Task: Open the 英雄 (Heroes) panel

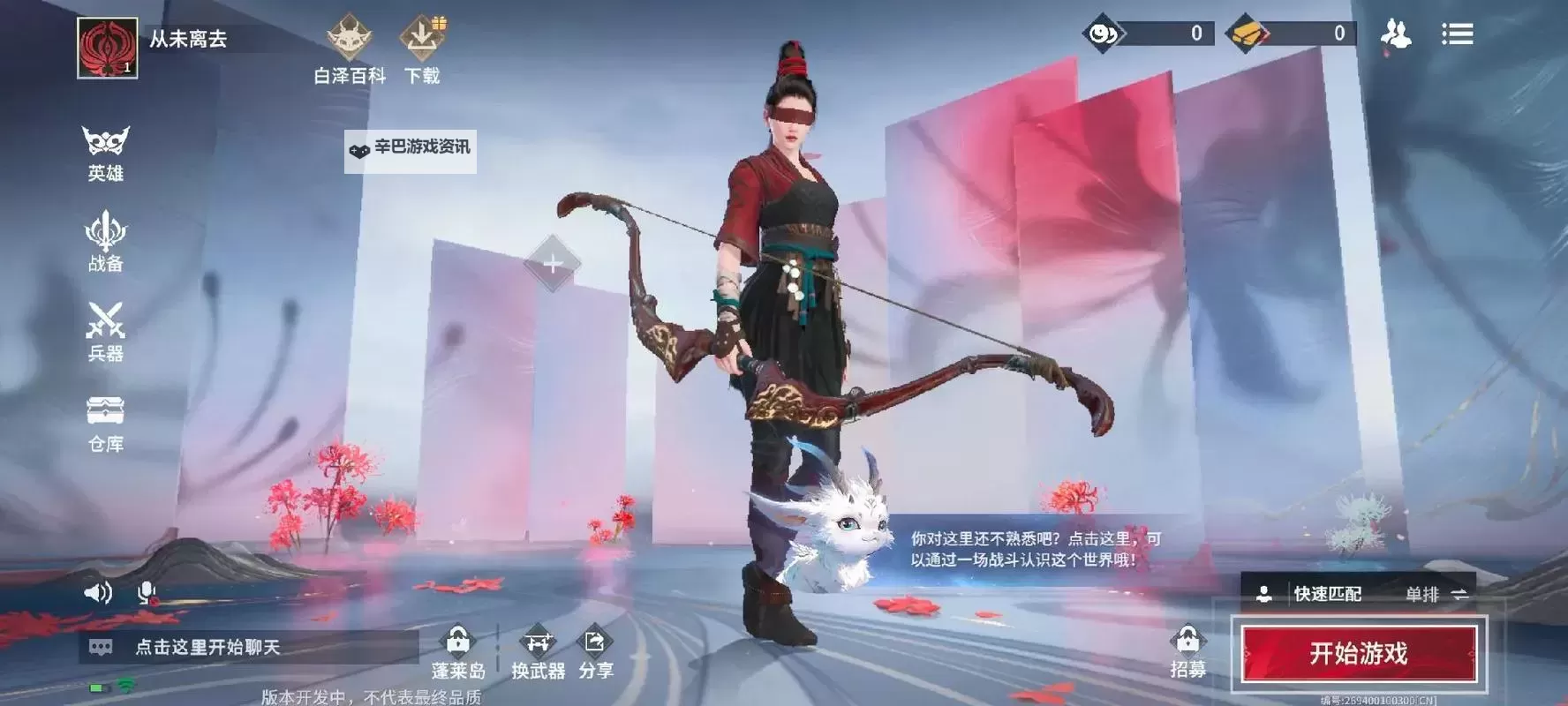Action: 104,150
